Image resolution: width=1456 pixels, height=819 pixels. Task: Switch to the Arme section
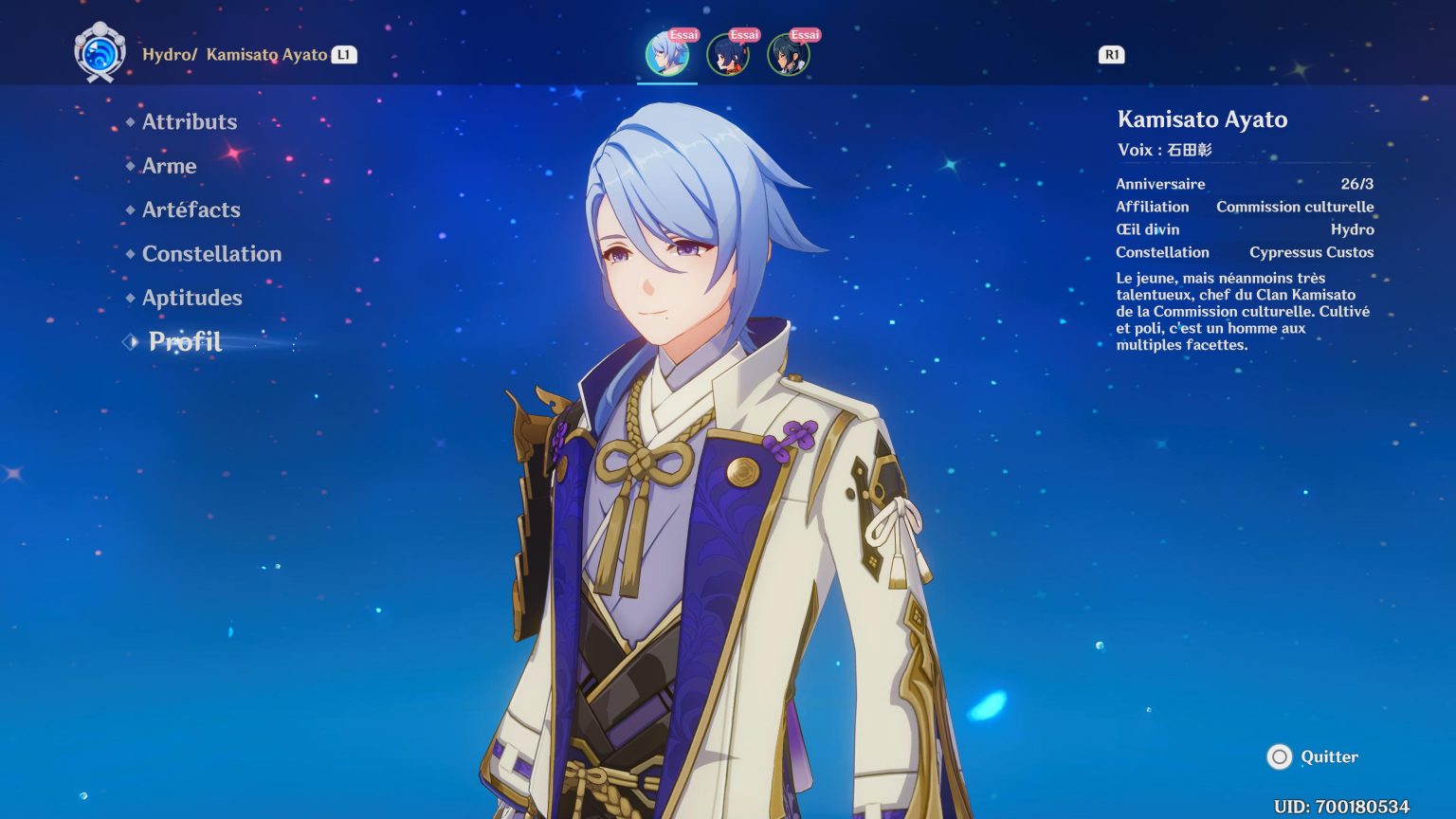[x=169, y=166]
